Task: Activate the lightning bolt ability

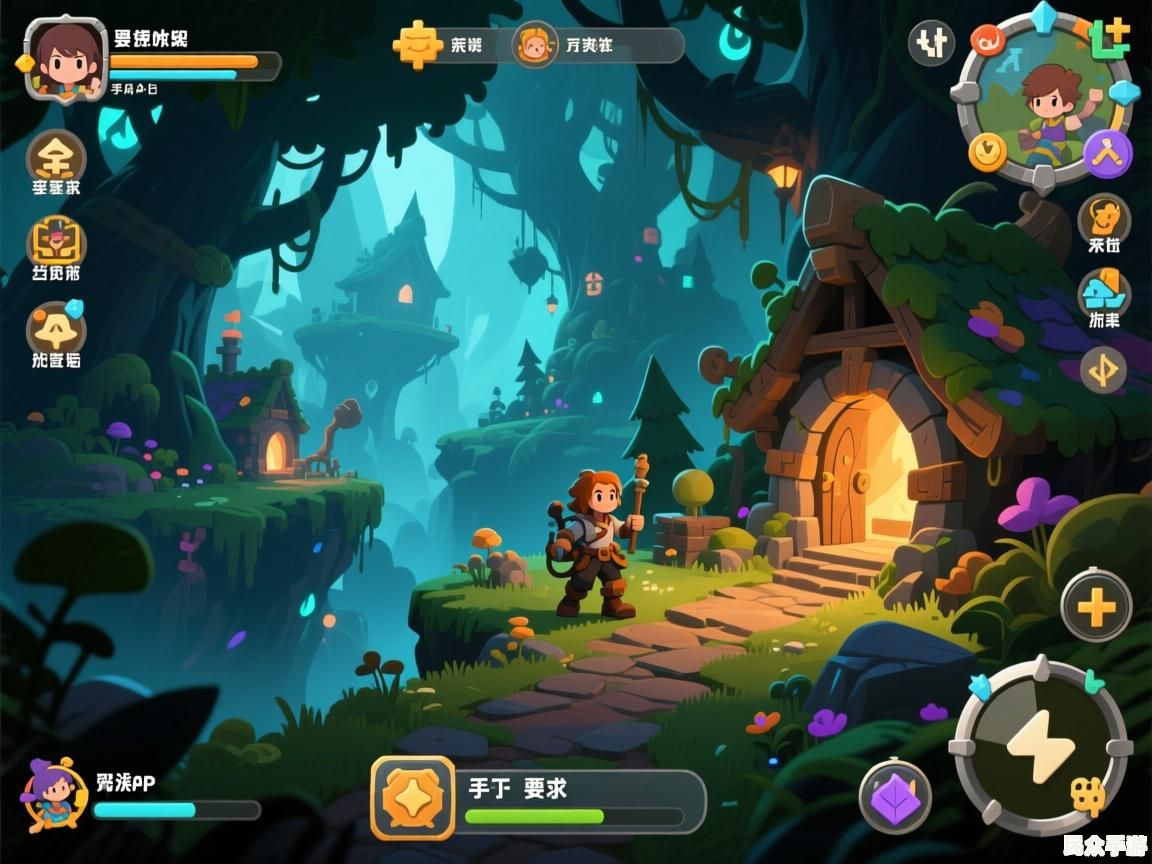Action: (1040, 746)
